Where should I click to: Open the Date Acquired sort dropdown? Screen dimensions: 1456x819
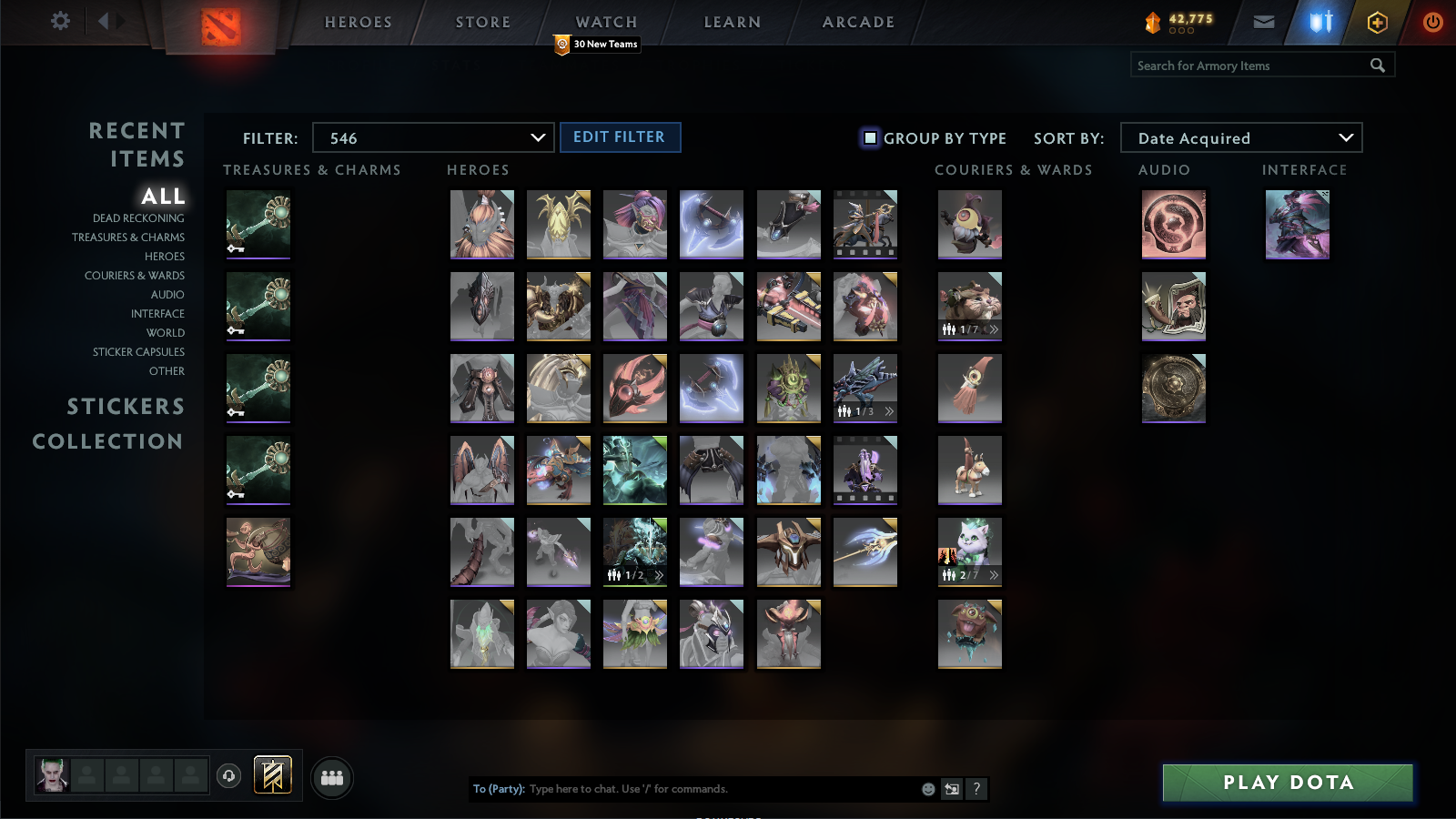click(x=1240, y=137)
